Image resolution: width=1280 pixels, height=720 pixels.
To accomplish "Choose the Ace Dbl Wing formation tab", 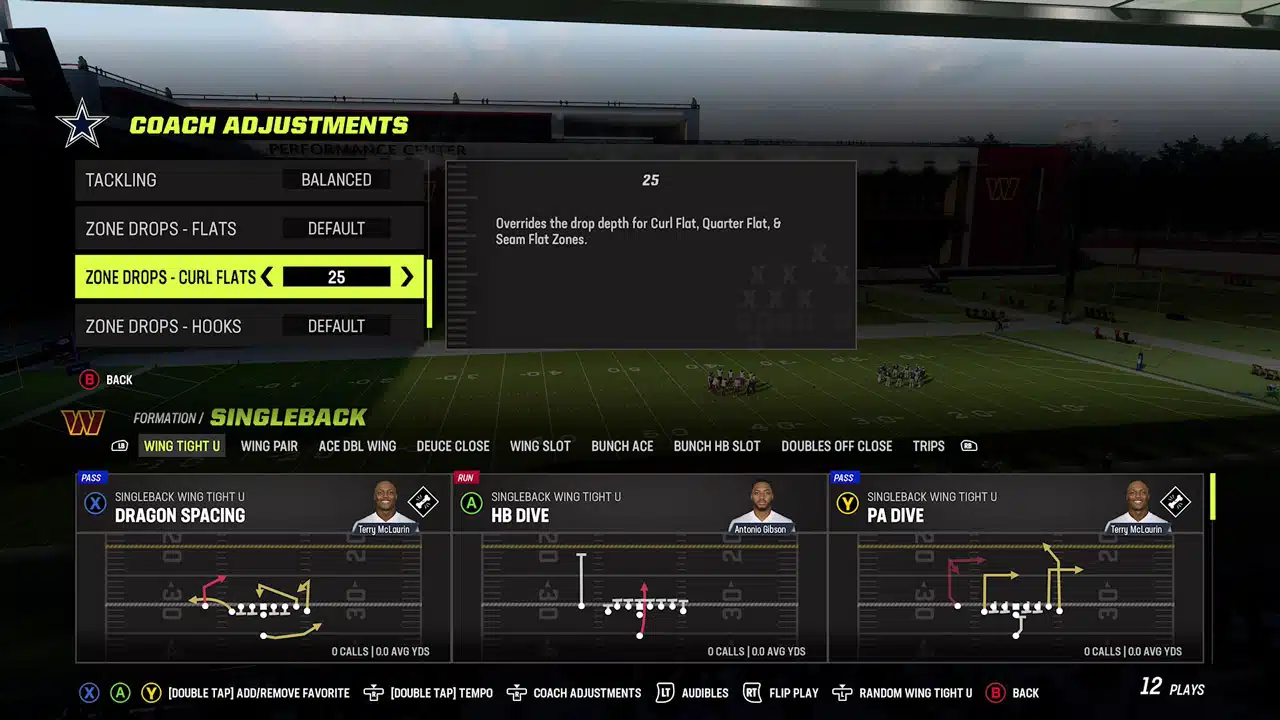I will [357, 446].
